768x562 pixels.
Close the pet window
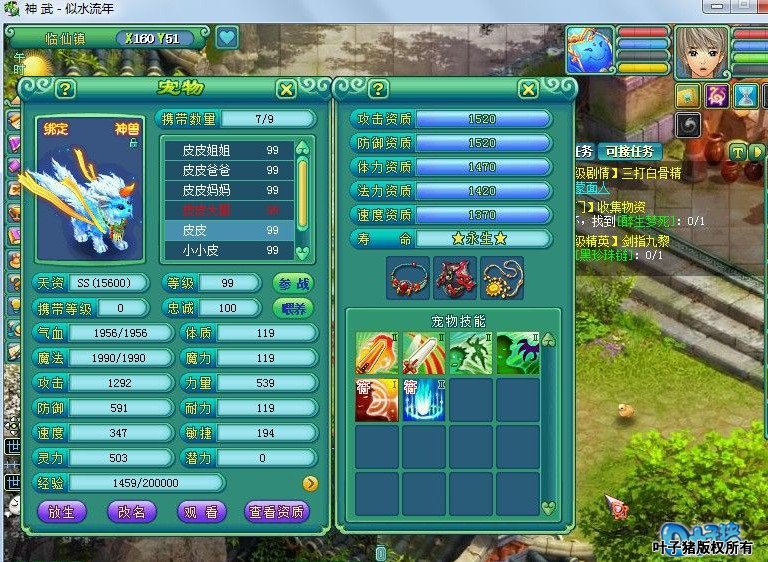tap(286, 89)
